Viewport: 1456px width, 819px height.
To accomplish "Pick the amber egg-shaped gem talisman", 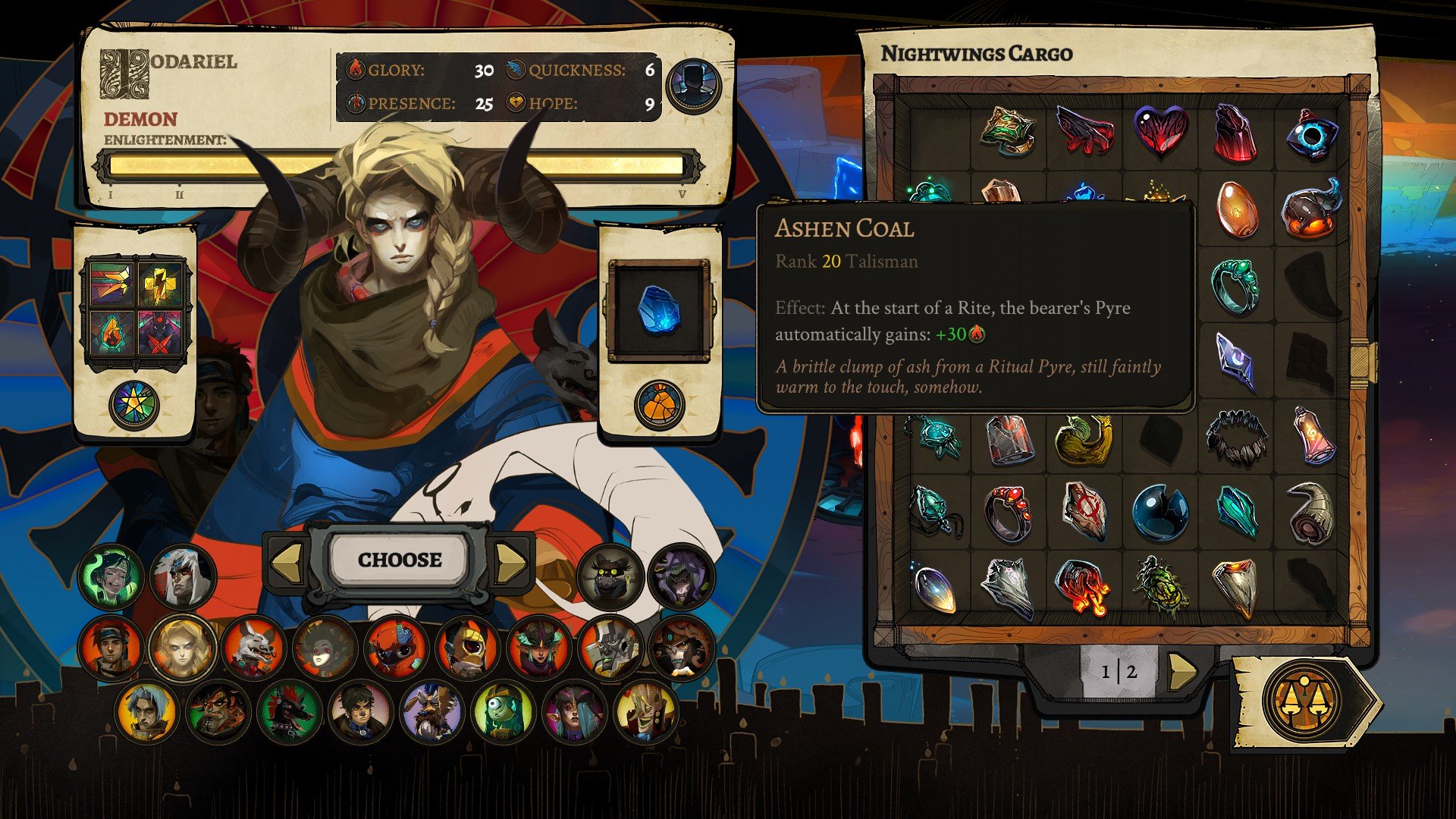I will (x=1236, y=209).
